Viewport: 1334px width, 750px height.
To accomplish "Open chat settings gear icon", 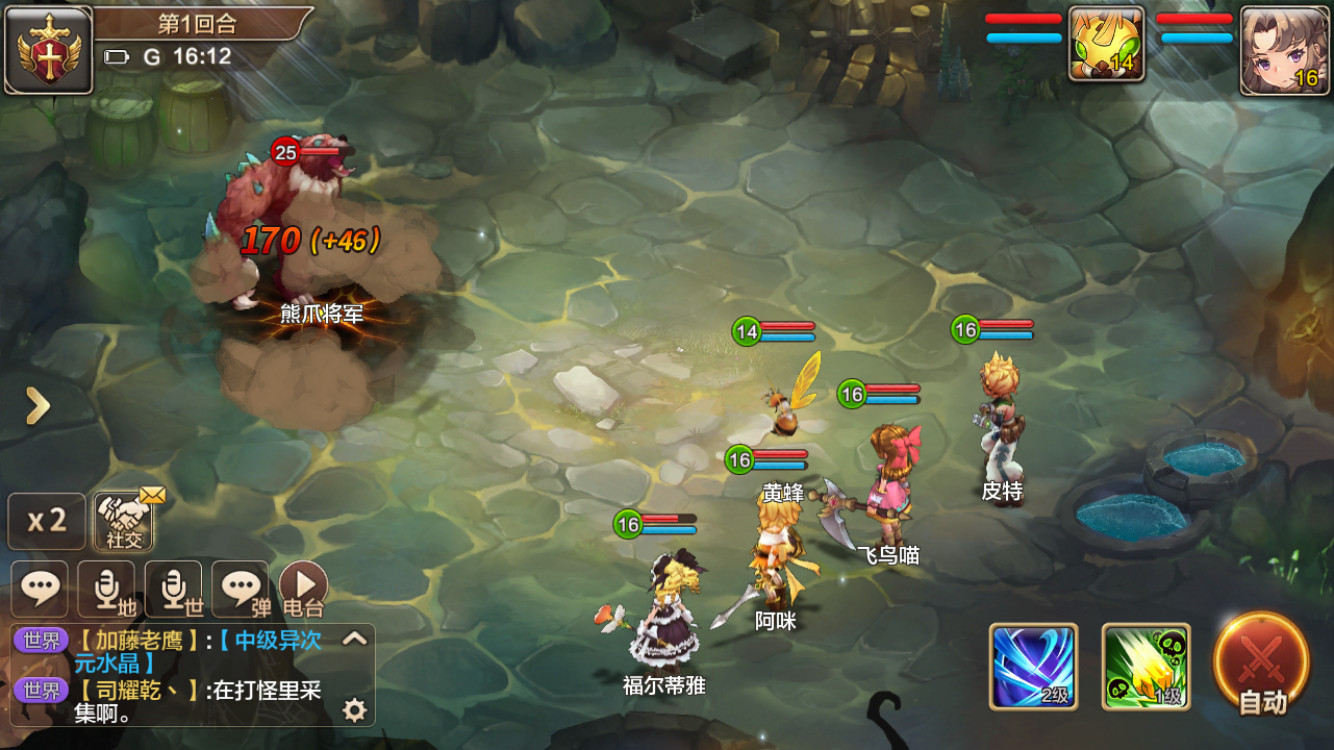I will tap(354, 710).
